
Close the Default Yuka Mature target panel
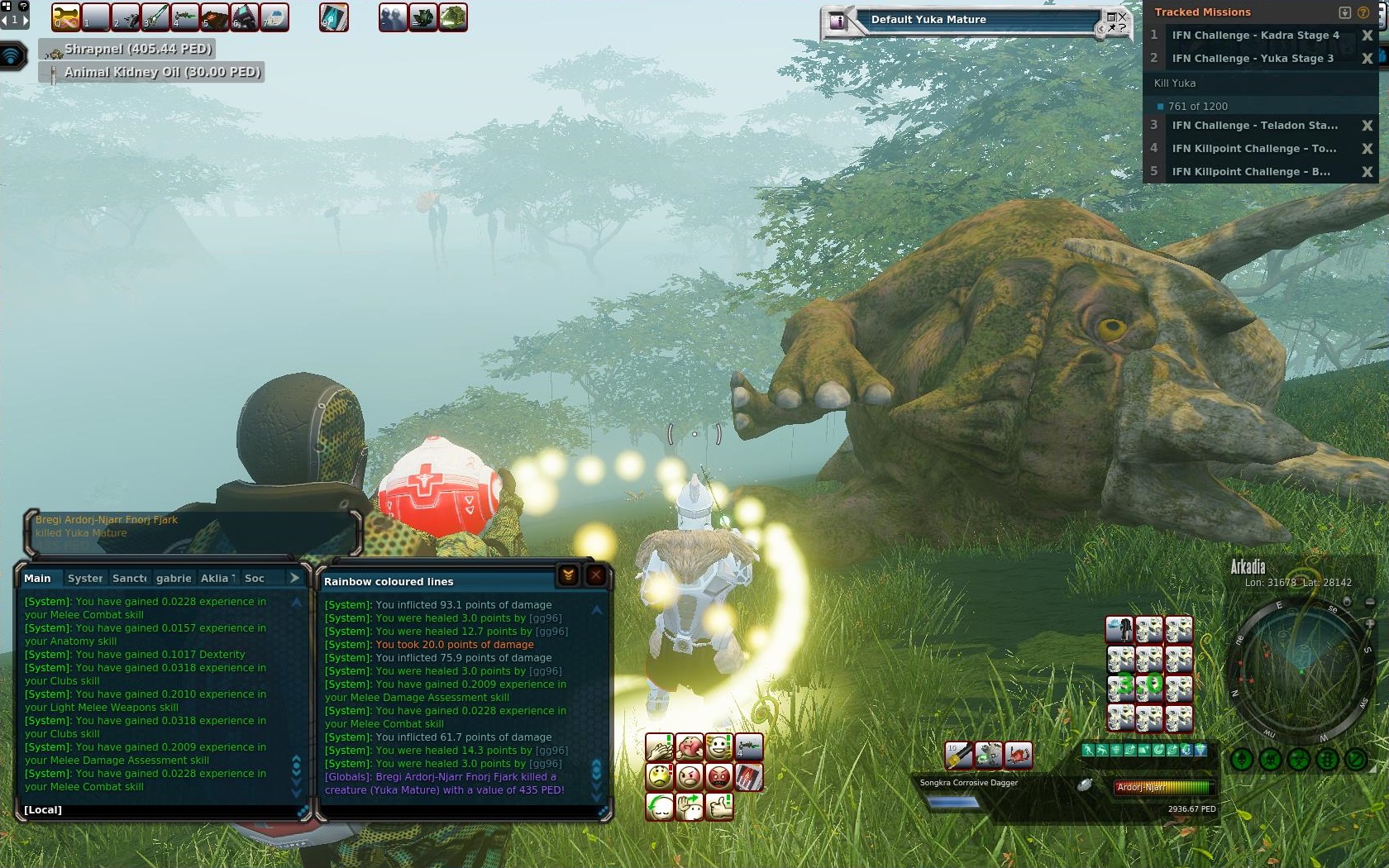pyautogui.click(x=1122, y=16)
